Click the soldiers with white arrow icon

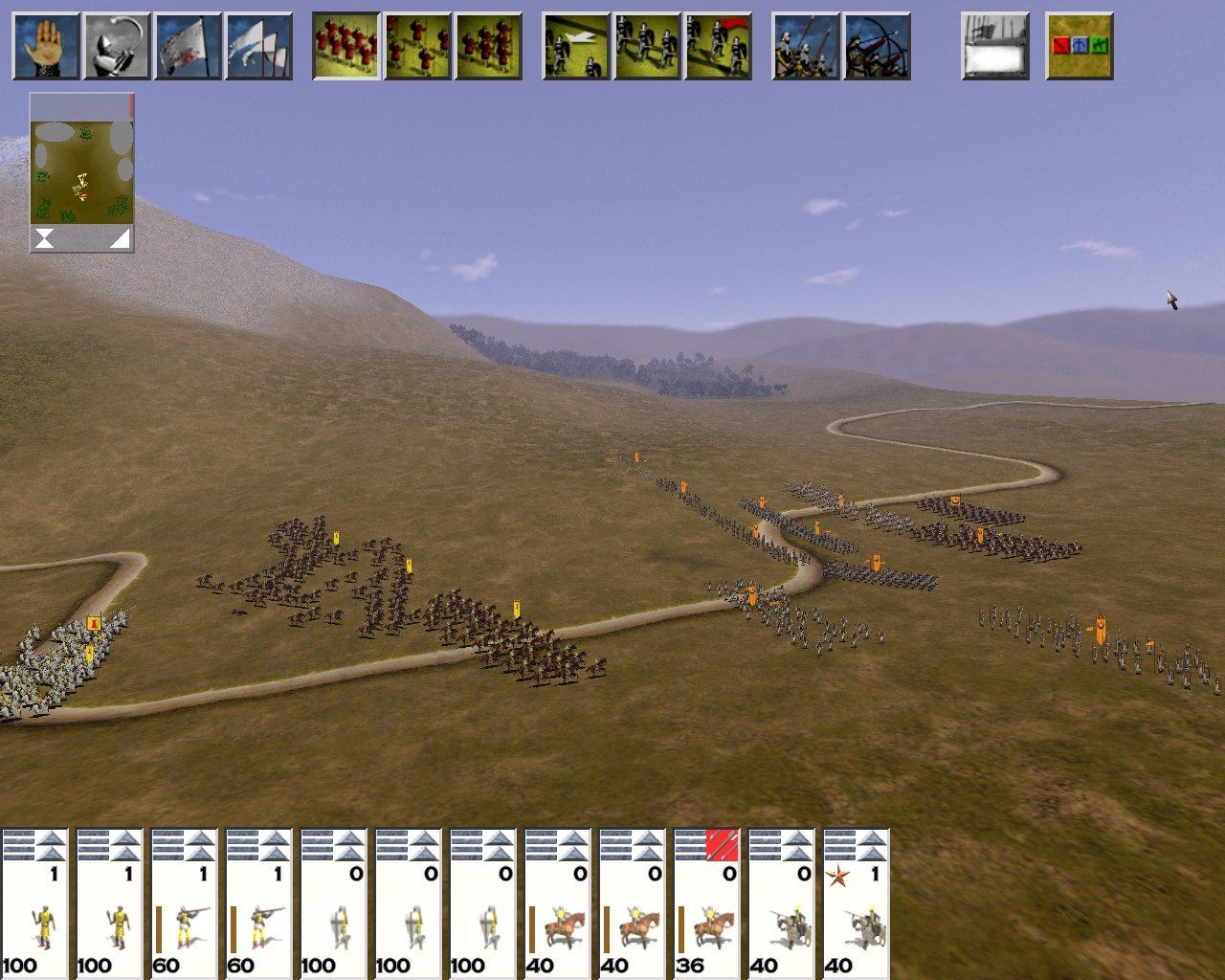(x=576, y=45)
